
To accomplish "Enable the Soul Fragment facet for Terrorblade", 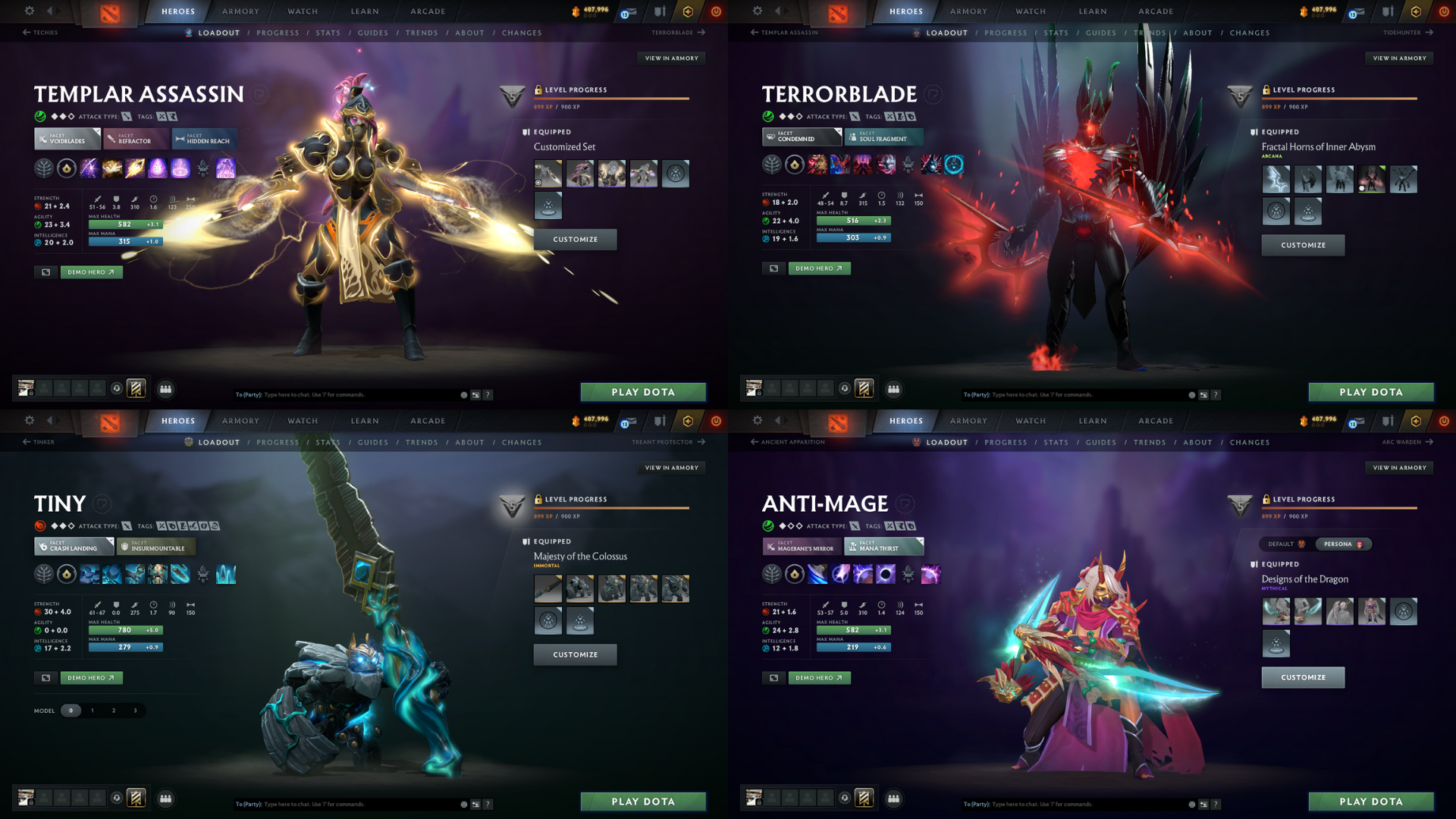I will 883,137.
